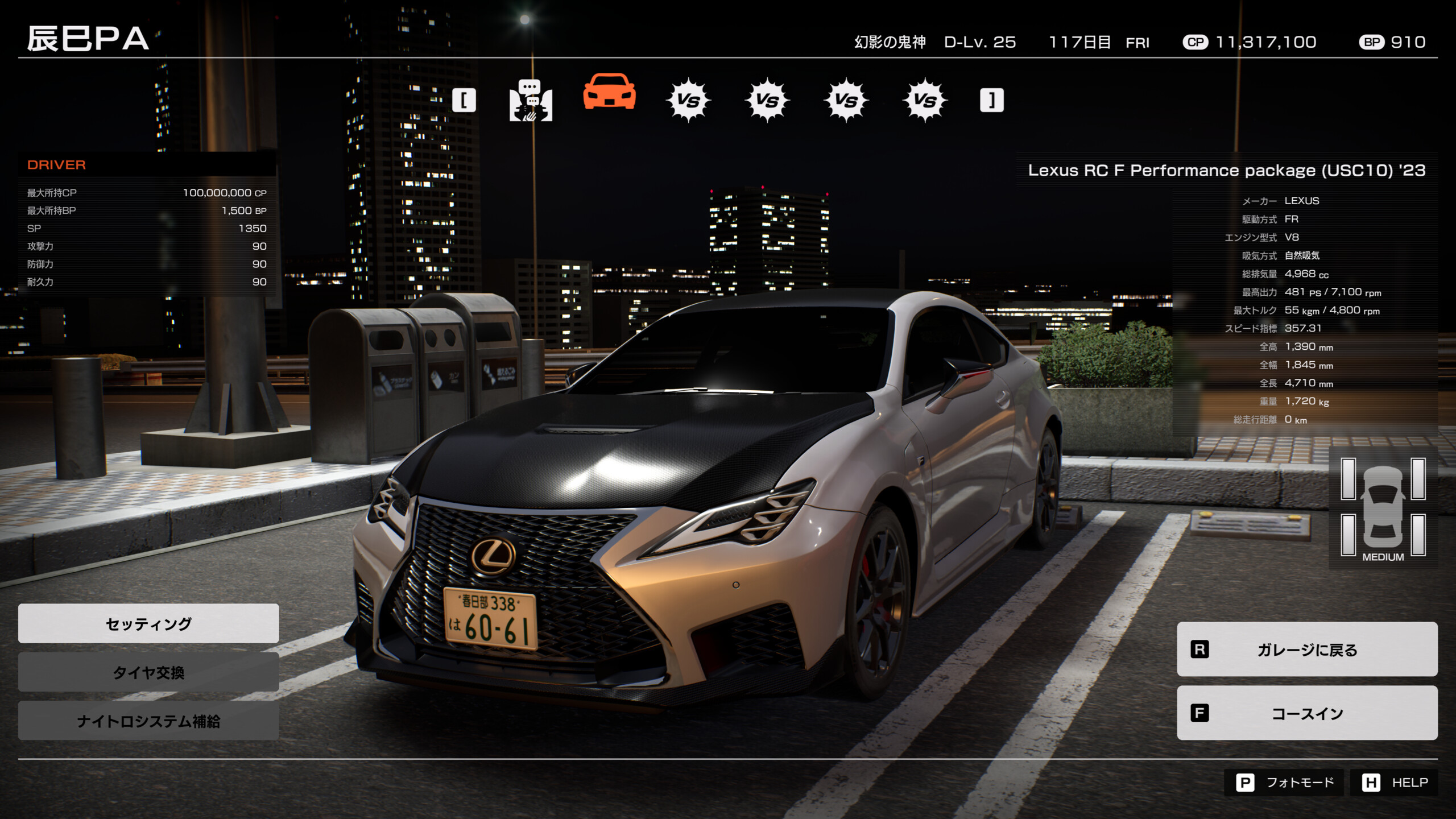The image size is (1456, 819).
Task: Click the CP currency icon in the header
Action: tap(1196, 42)
